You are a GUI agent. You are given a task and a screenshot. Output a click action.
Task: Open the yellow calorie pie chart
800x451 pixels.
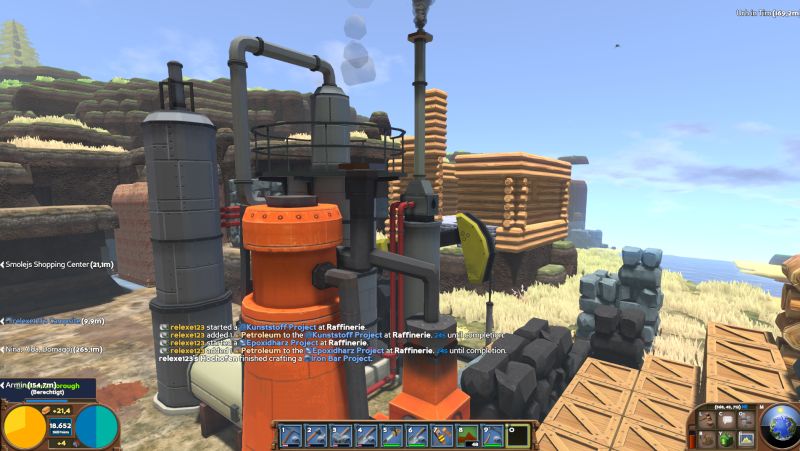point(25,427)
